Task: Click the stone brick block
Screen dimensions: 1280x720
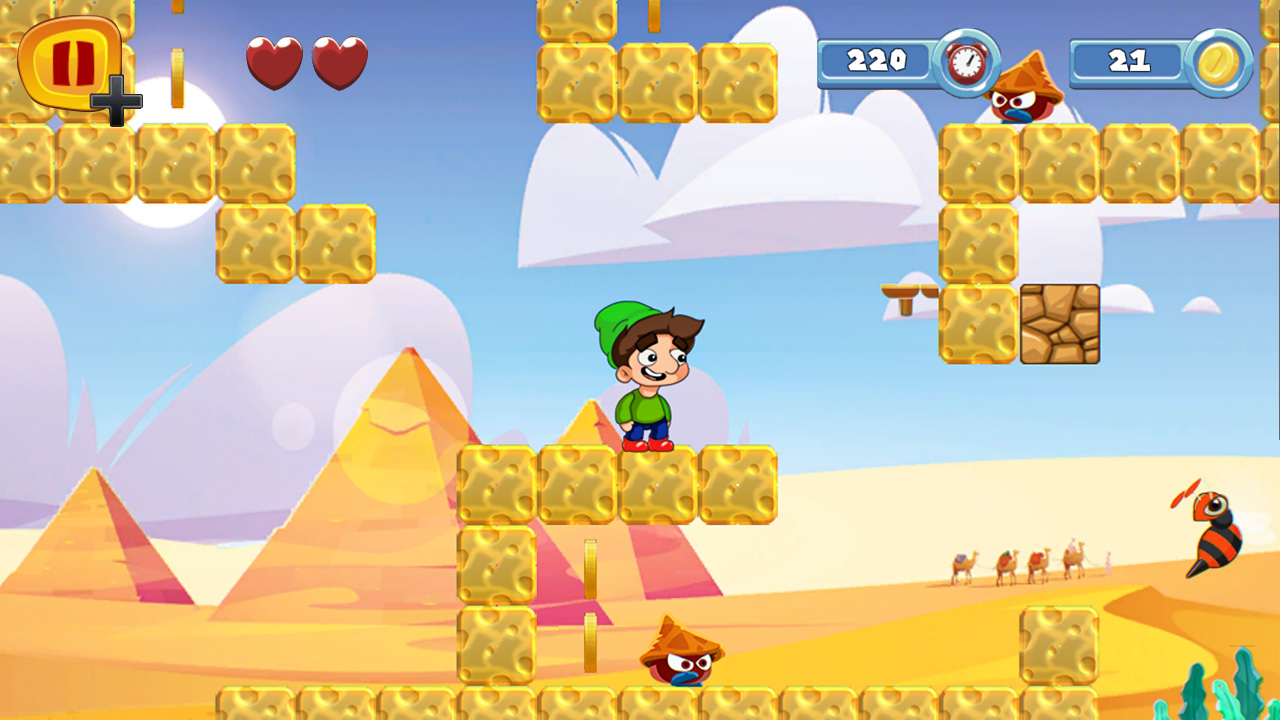Action: coord(1058,325)
